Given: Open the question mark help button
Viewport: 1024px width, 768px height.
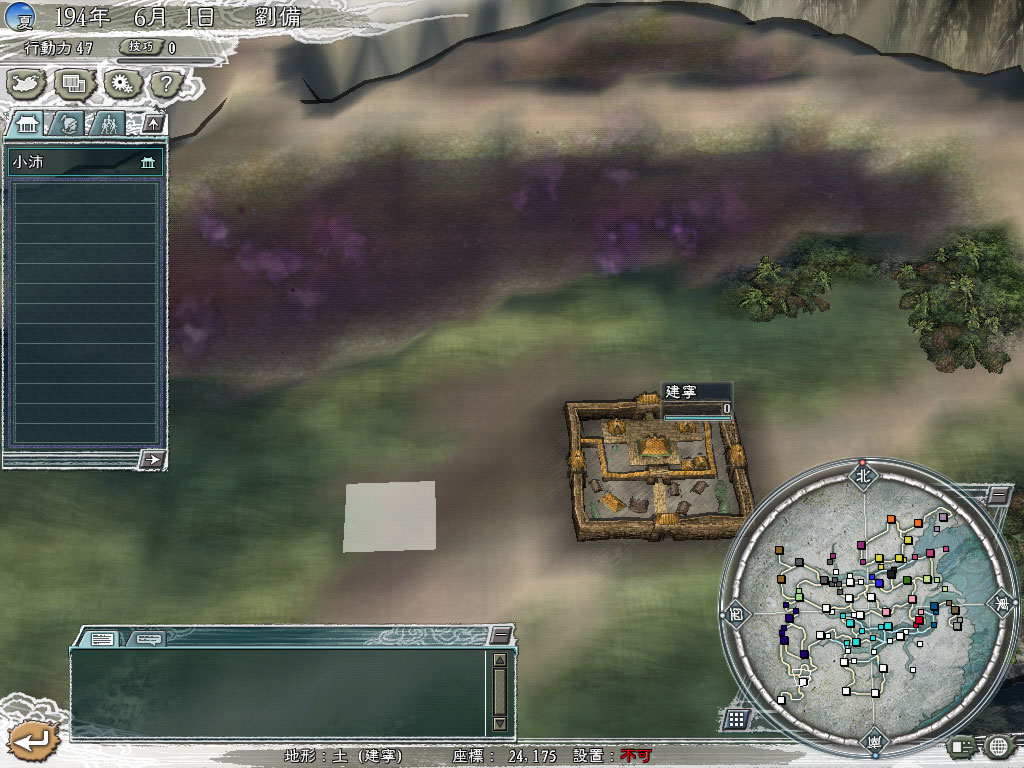Looking at the screenshot, I should 166,83.
